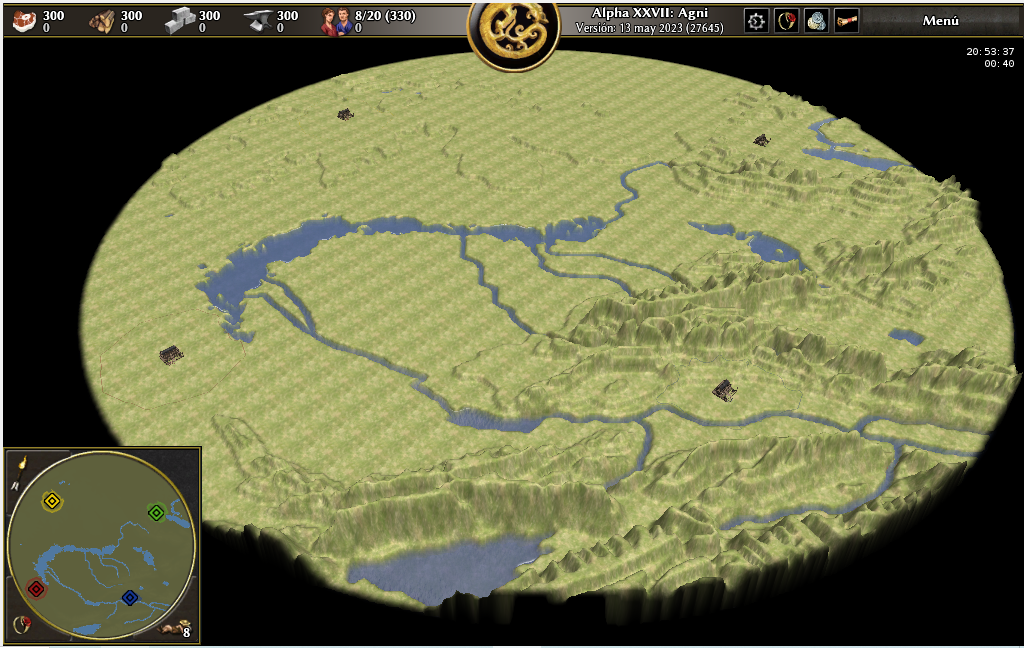
Task: Select the idle worker button showing 8
Action: [178, 628]
